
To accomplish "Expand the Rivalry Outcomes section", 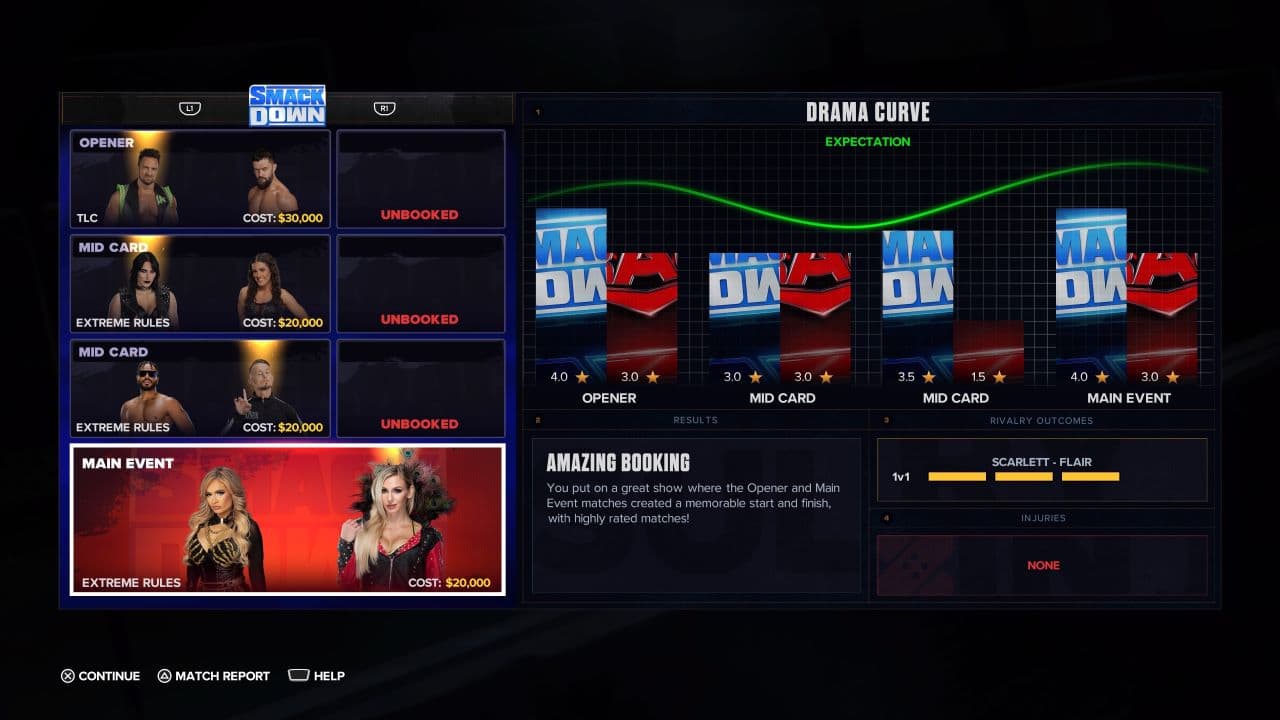I will 1043,420.
